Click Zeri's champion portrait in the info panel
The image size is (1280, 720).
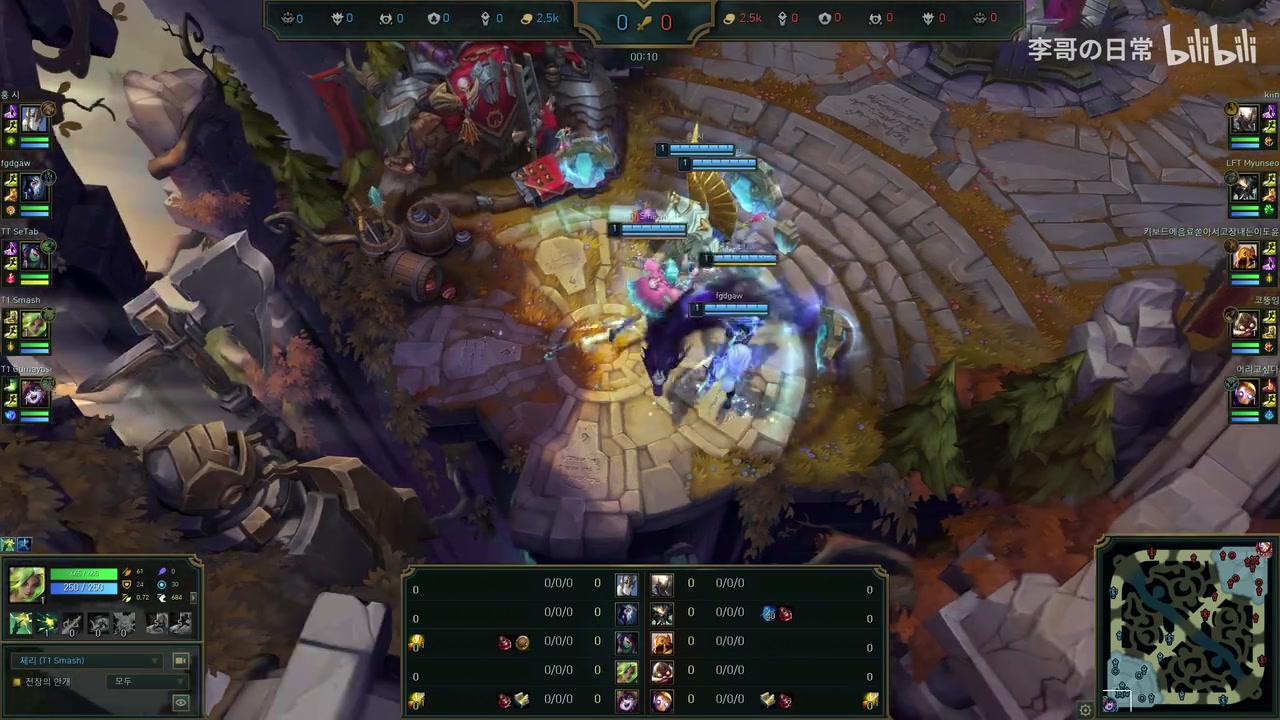pyautogui.click(x=27, y=584)
